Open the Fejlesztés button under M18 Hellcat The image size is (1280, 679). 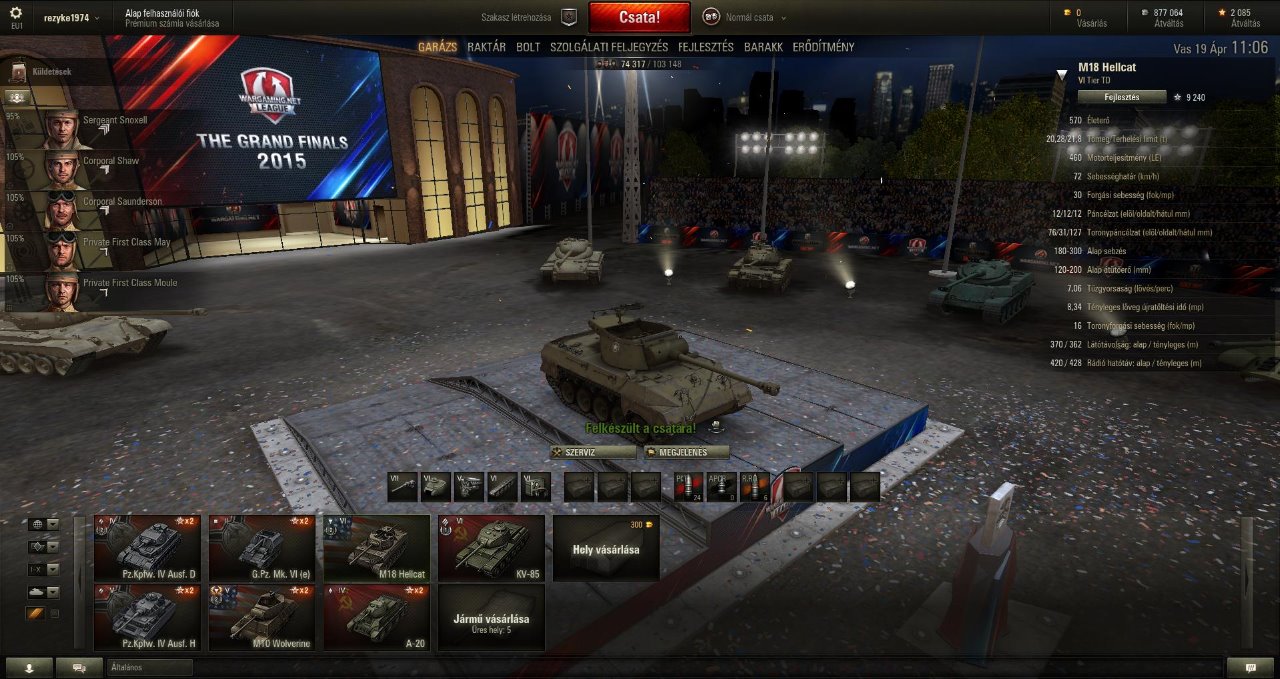pos(1121,97)
